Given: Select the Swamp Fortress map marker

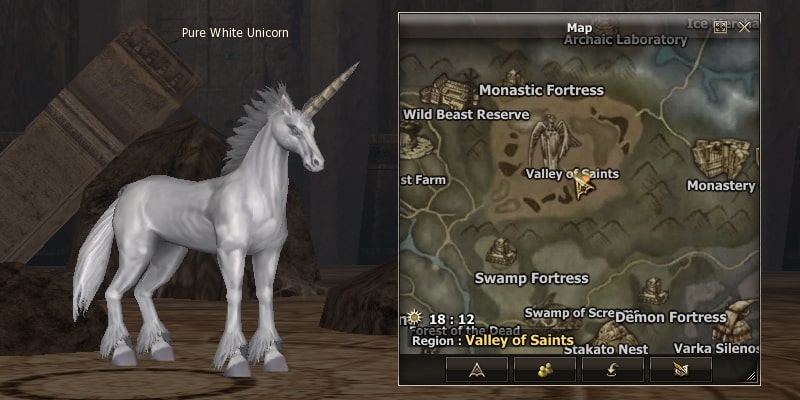Looking at the screenshot, I should pyautogui.click(x=500, y=252).
